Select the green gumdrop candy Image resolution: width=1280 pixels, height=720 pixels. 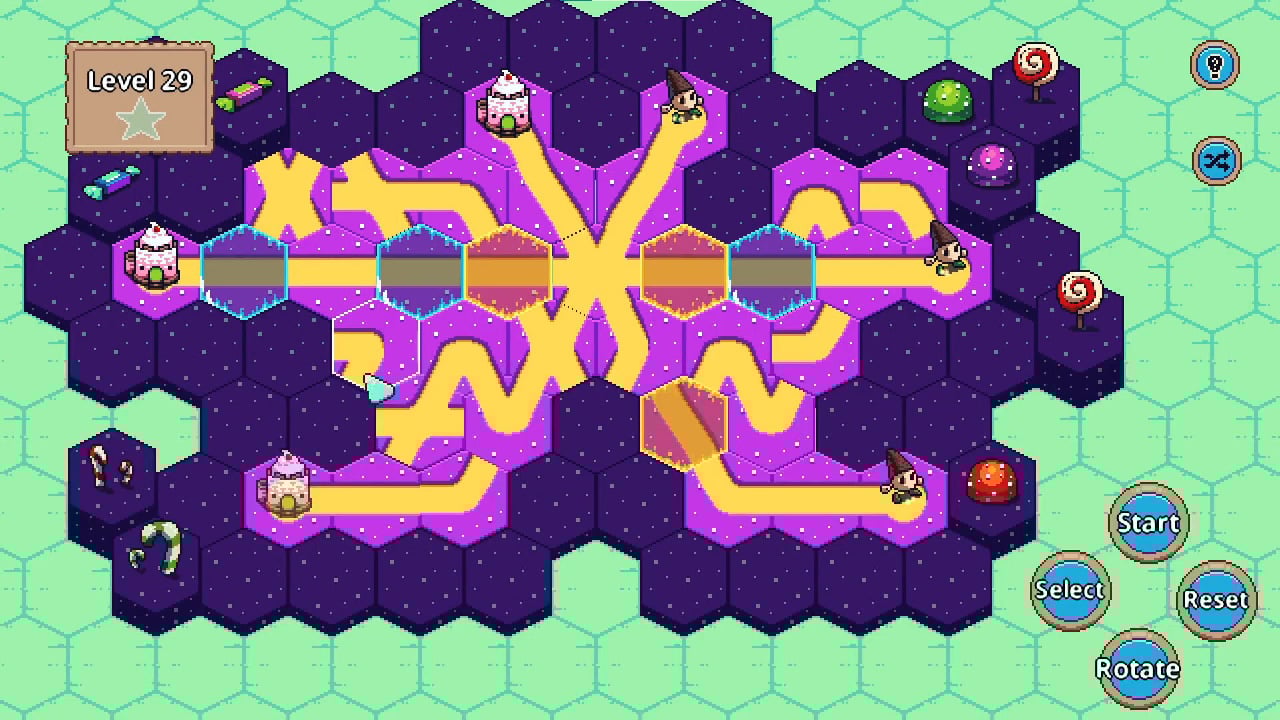click(944, 100)
